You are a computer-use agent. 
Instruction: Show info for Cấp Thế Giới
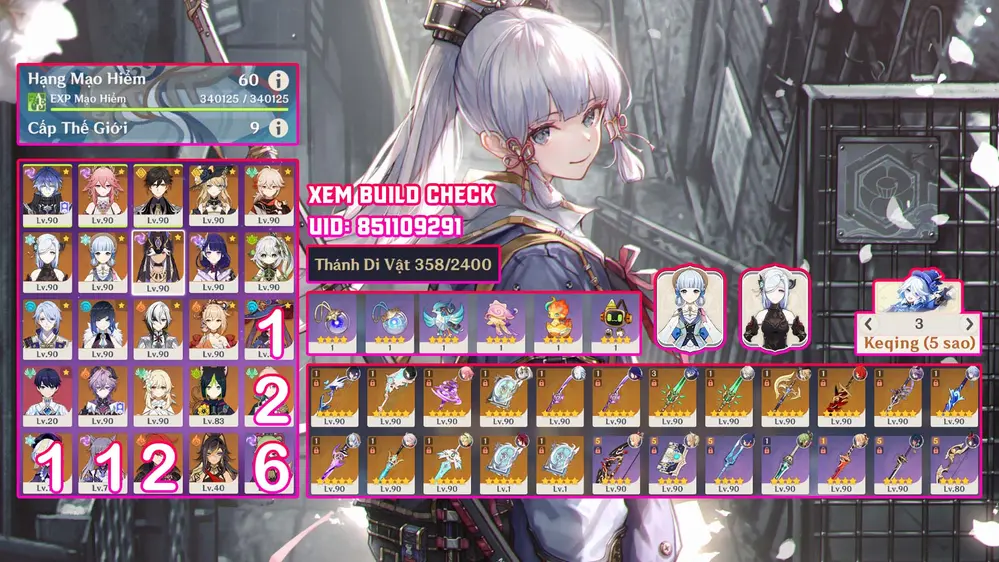tap(280, 128)
